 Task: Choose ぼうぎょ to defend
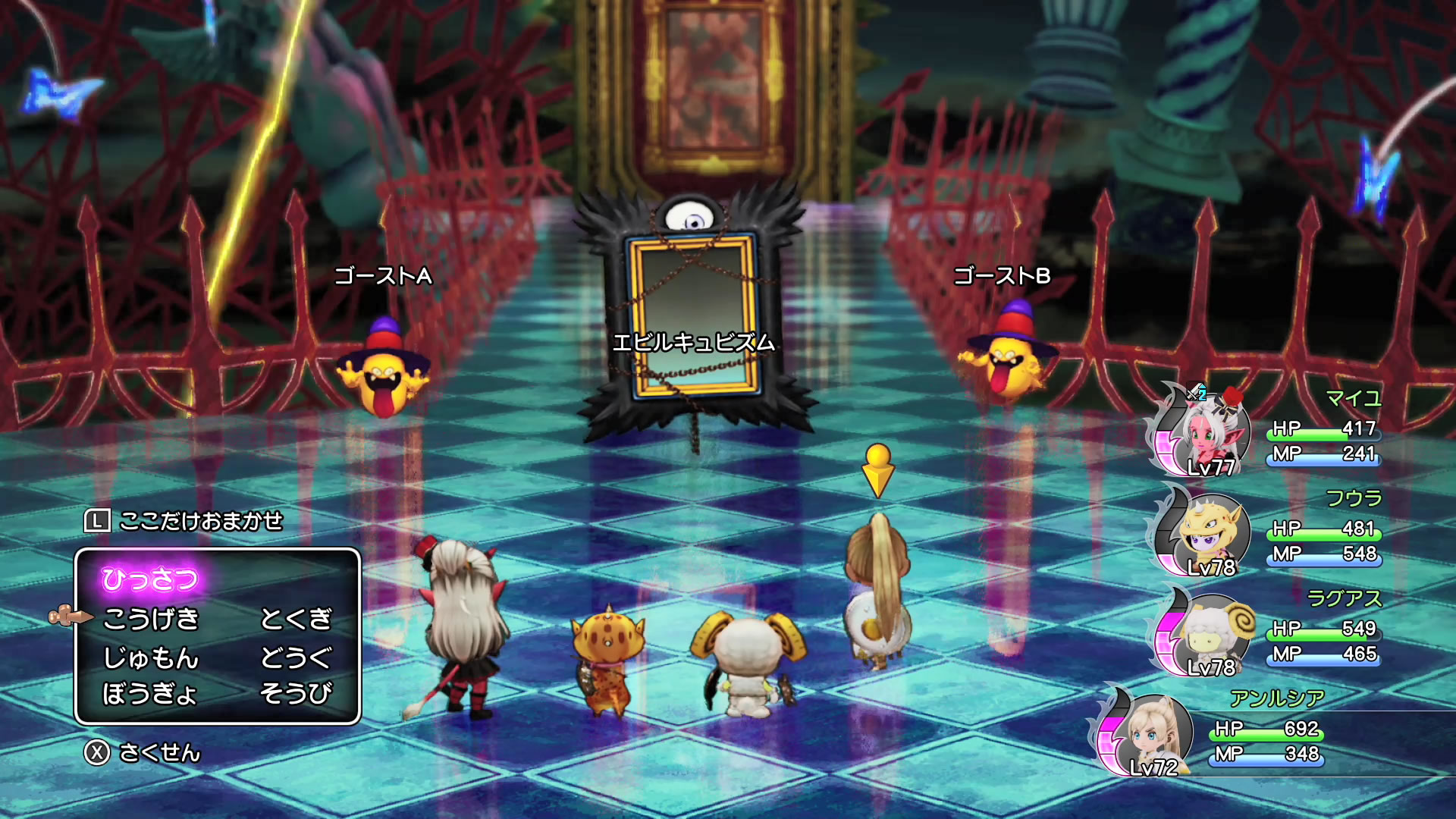[x=150, y=693]
